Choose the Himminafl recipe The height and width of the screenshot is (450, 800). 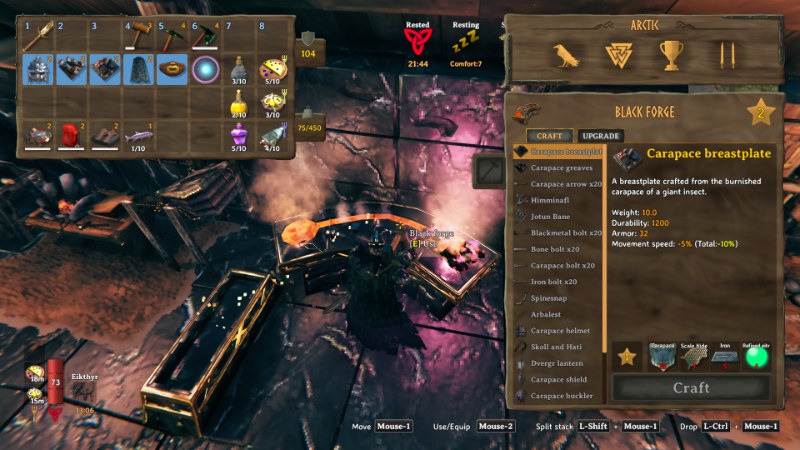point(553,200)
